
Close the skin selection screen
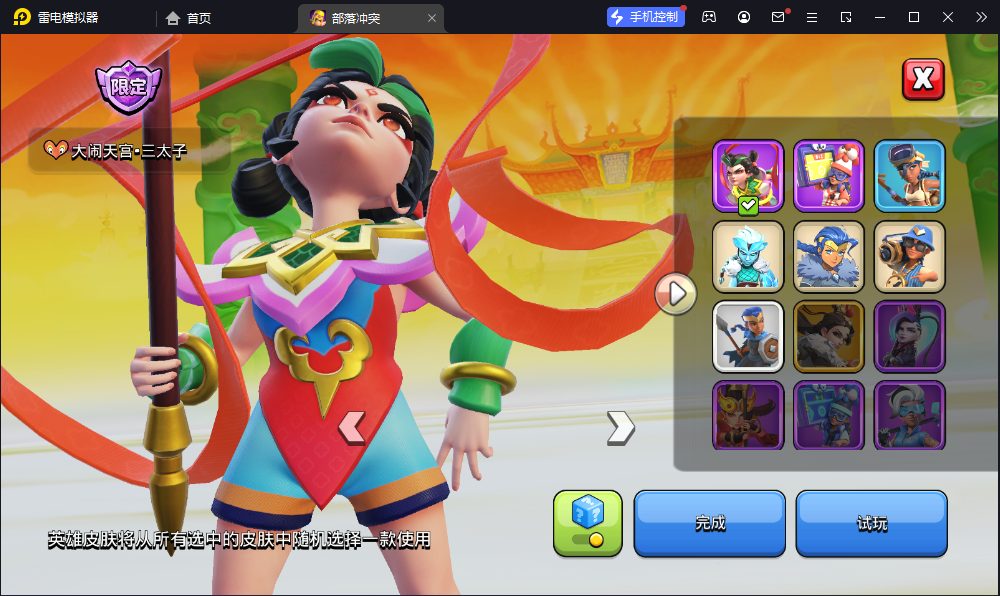coord(923,78)
